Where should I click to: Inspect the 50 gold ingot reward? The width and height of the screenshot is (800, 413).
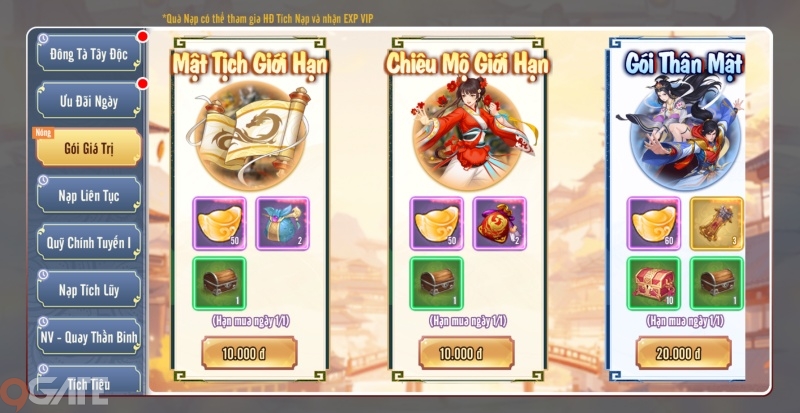[x=219, y=223]
